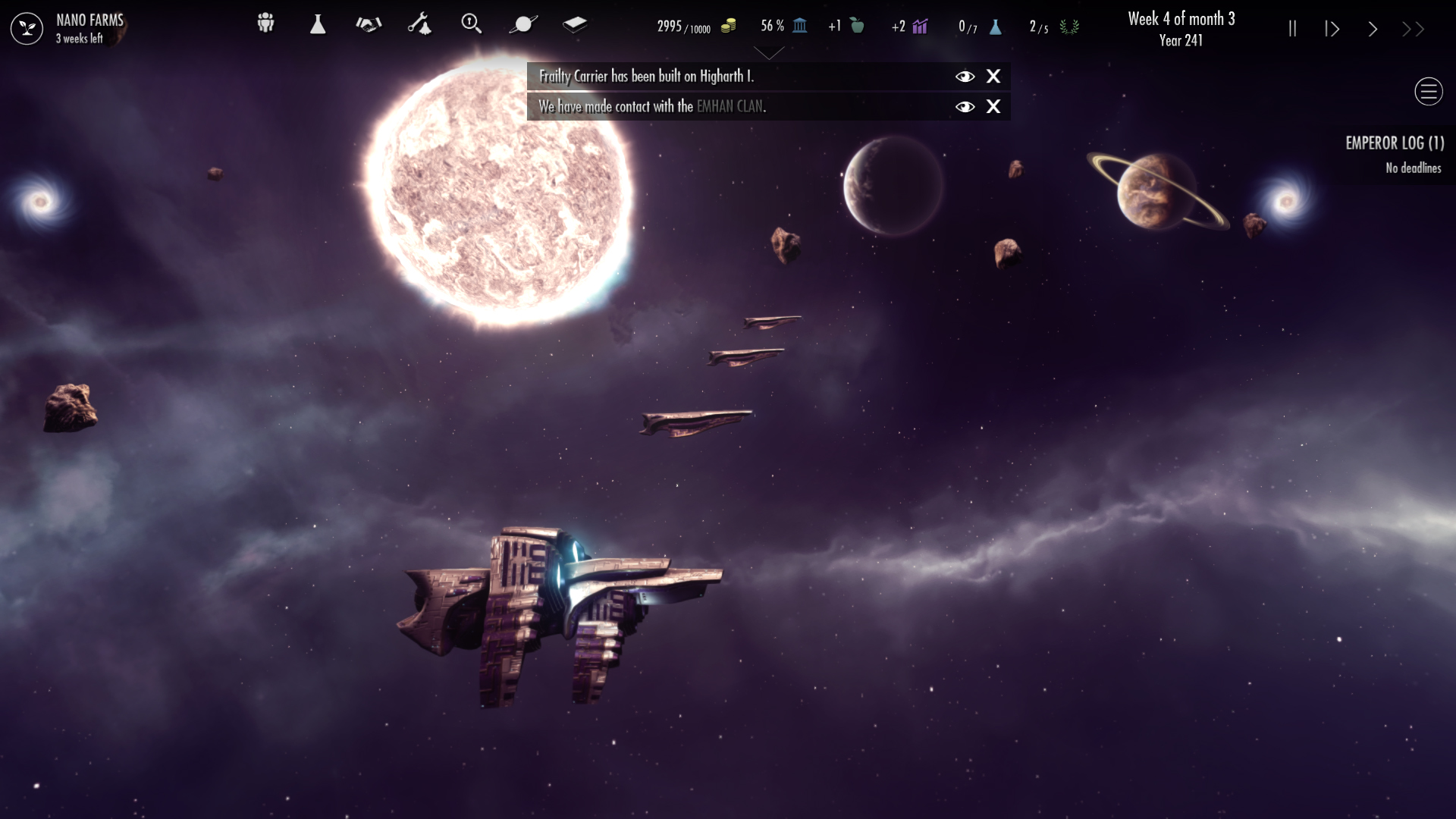Toggle the eye on the EMHAN CLAN notification
The width and height of the screenshot is (1456, 819).
(965, 107)
